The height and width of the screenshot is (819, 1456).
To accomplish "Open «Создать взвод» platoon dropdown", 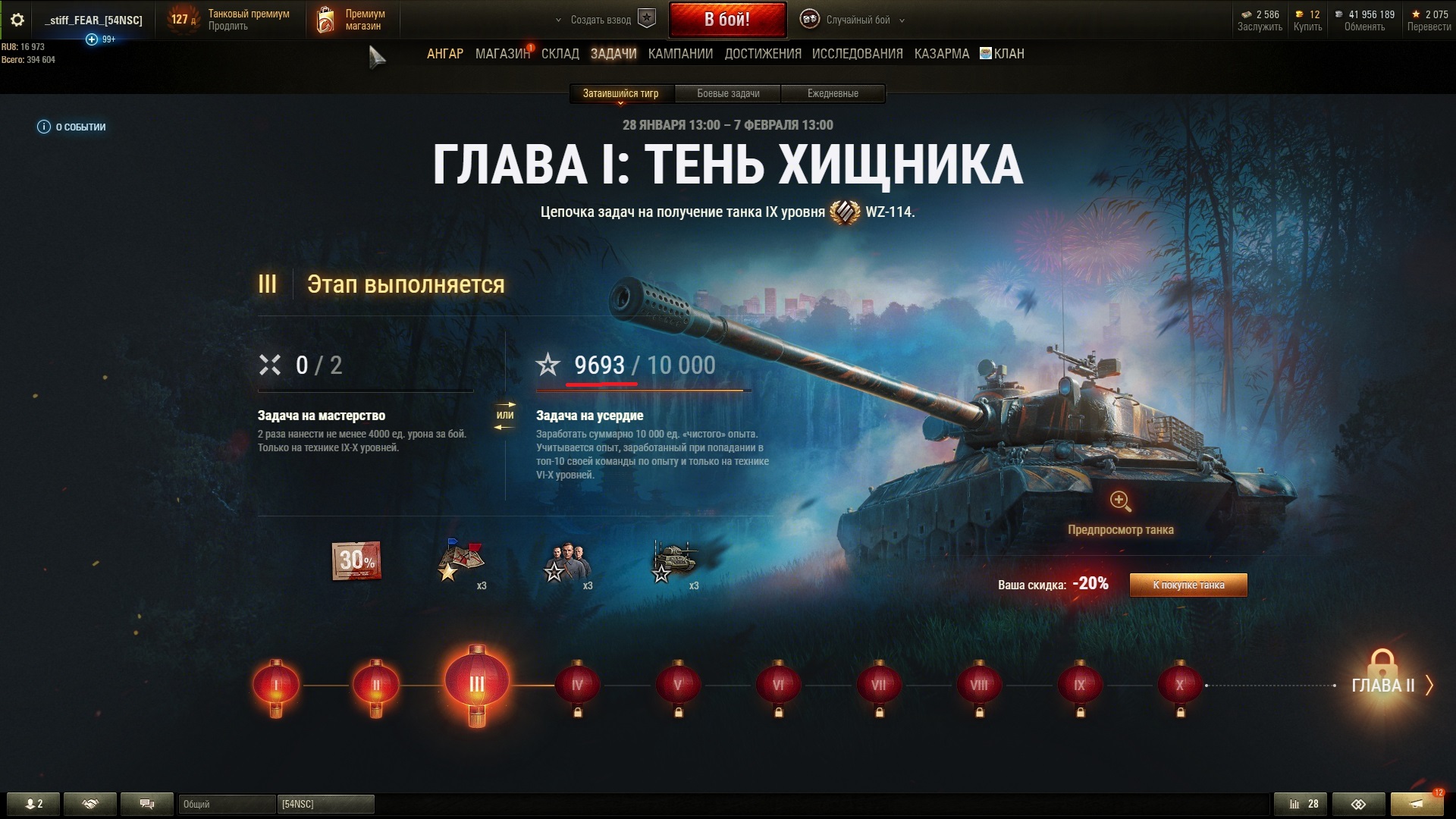I will point(603,20).
